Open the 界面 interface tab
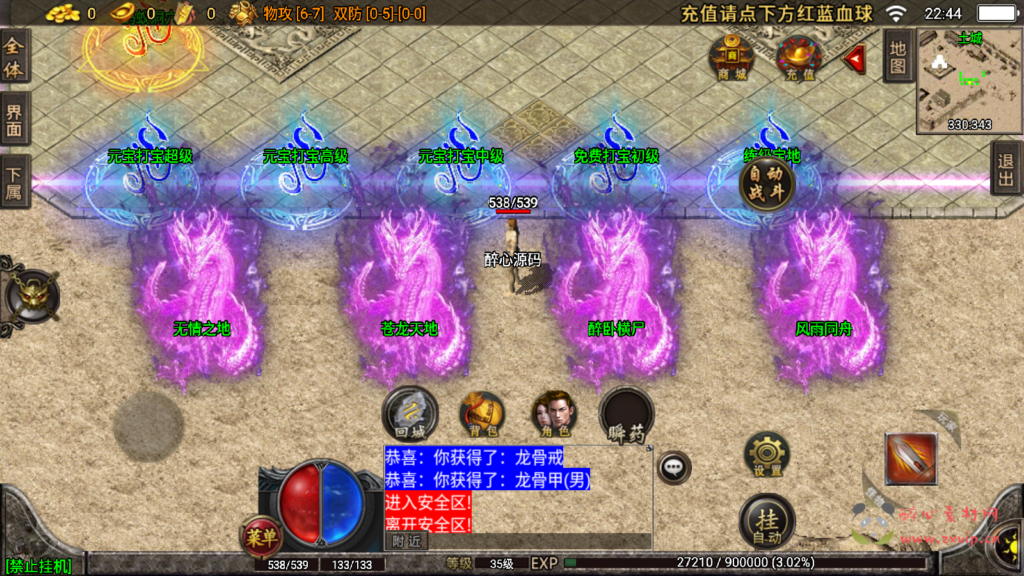The image size is (1024, 576). pyautogui.click(x=14, y=120)
